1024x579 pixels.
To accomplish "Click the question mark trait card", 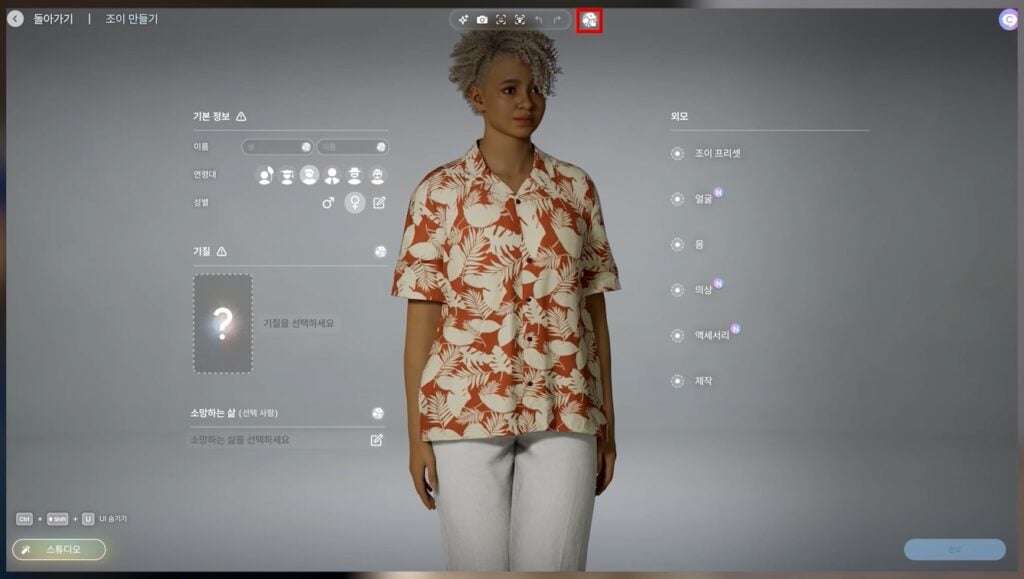I will coord(223,323).
